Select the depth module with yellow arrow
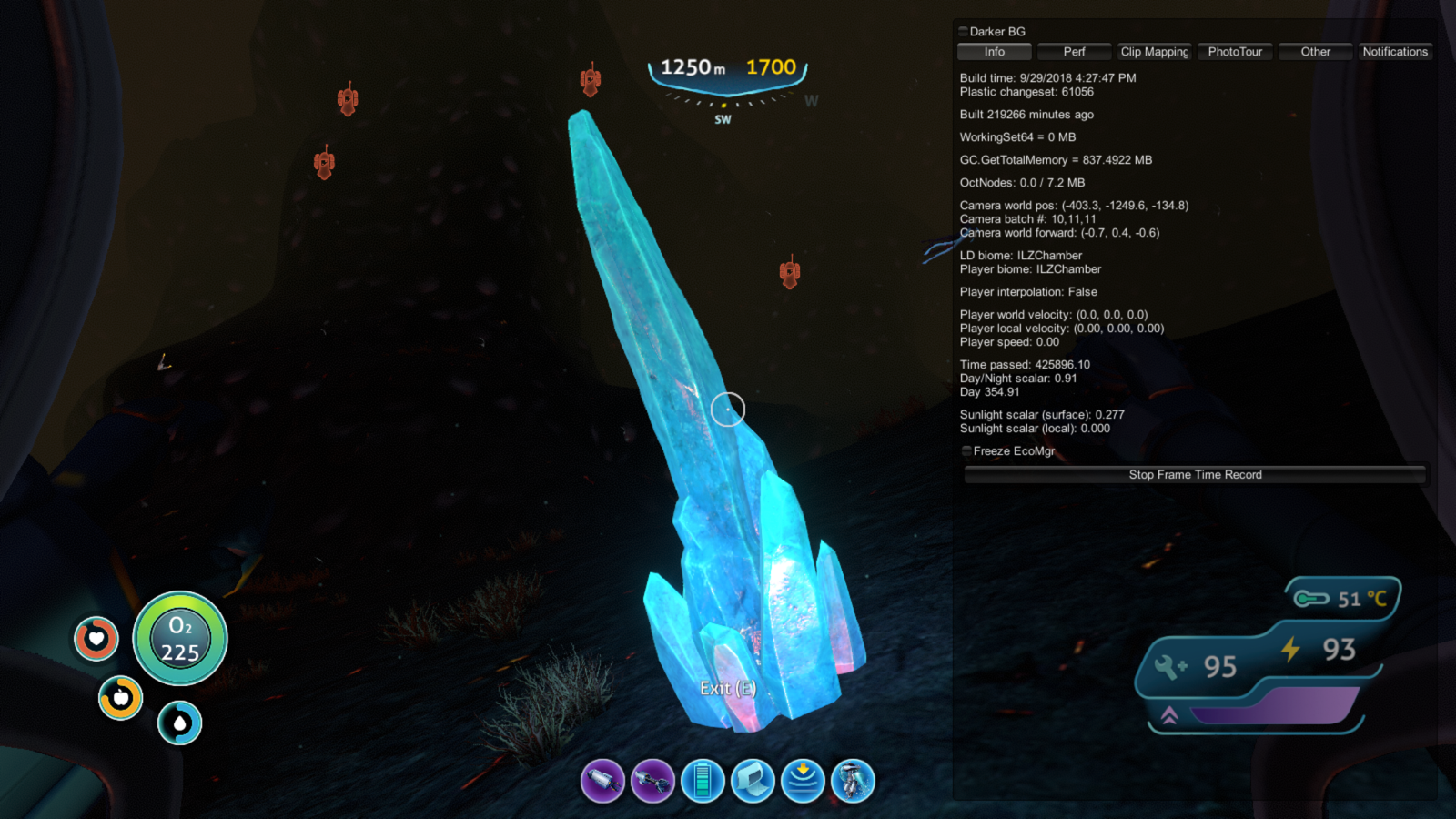The width and height of the screenshot is (1456, 819). click(x=803, y=781)
